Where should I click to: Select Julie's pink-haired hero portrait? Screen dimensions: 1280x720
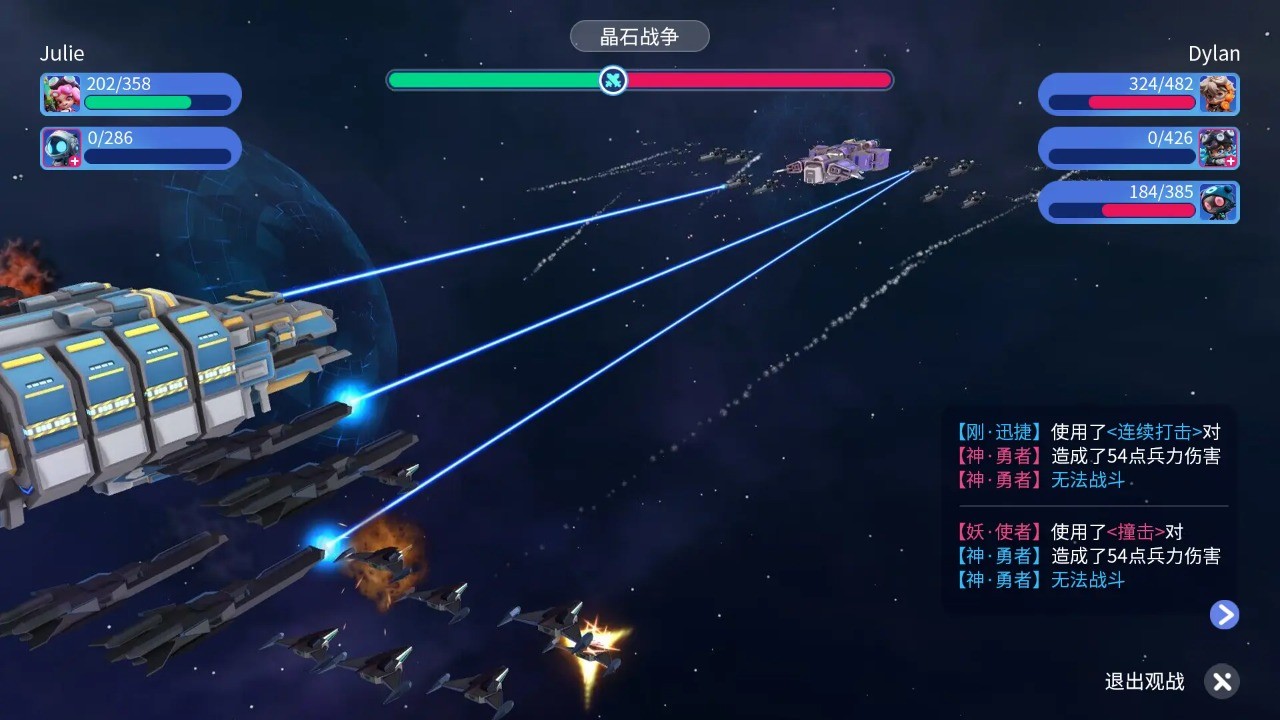[x=62, y=94]
